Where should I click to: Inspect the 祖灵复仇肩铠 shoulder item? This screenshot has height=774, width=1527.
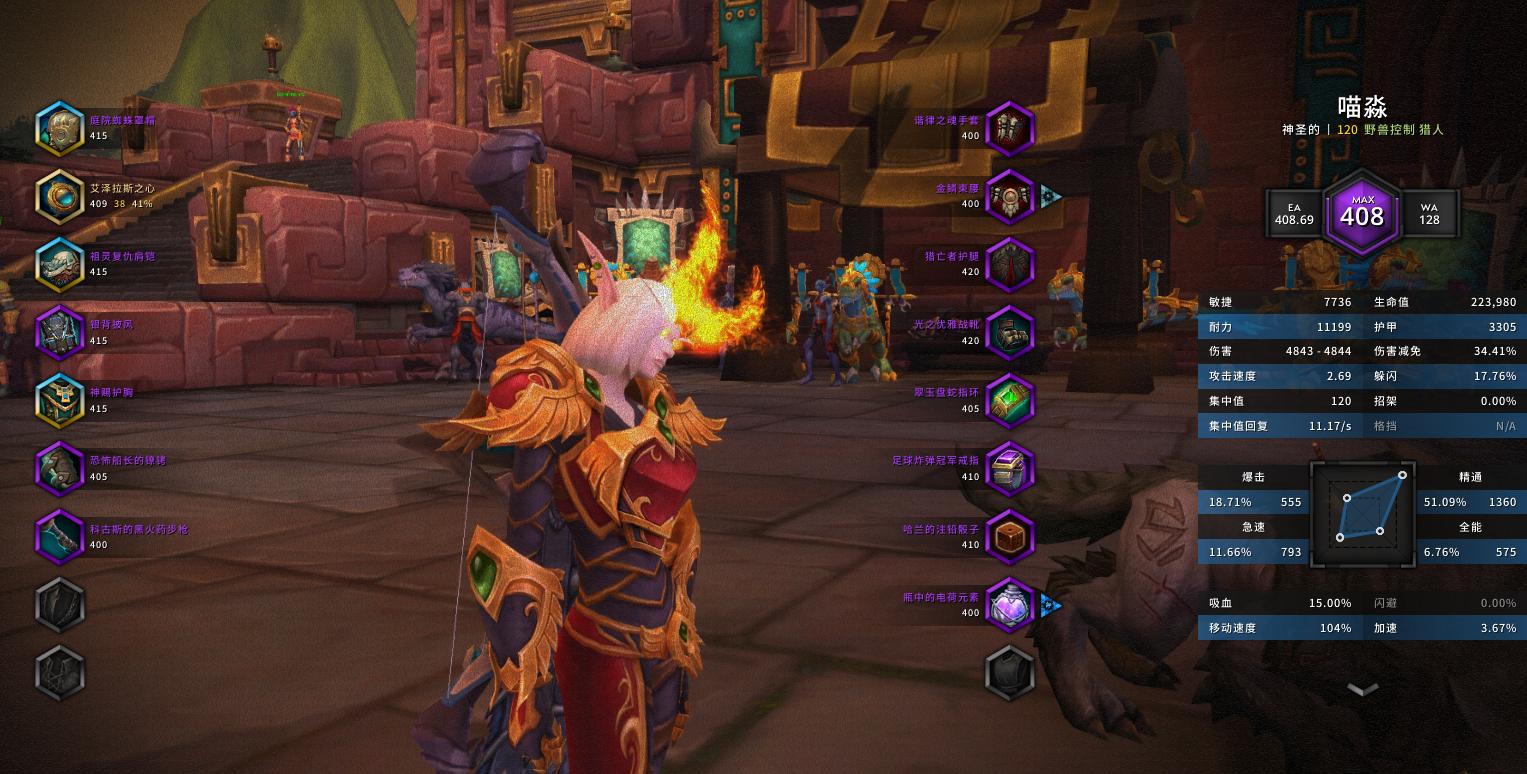pyautogui.click(x=60, y=264)
